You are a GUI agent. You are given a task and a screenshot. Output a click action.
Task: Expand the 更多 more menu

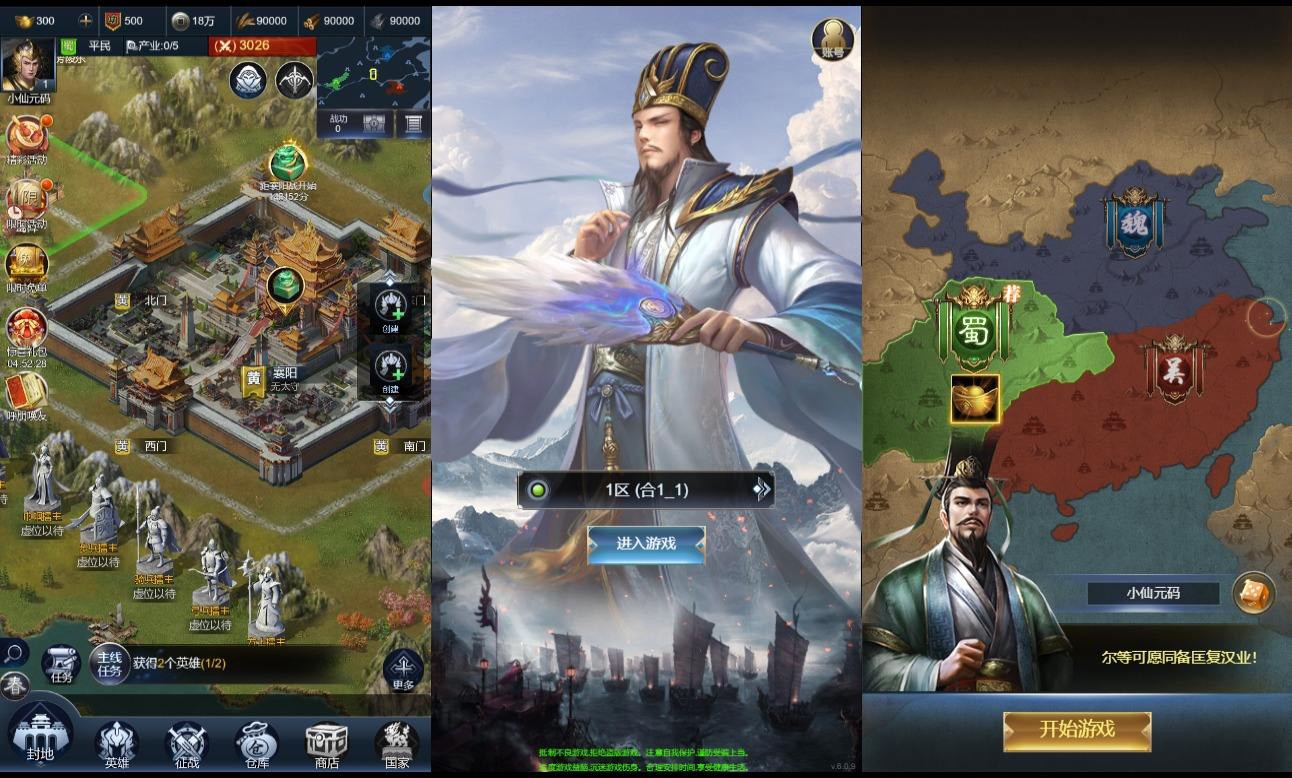(x=403, y=670)
